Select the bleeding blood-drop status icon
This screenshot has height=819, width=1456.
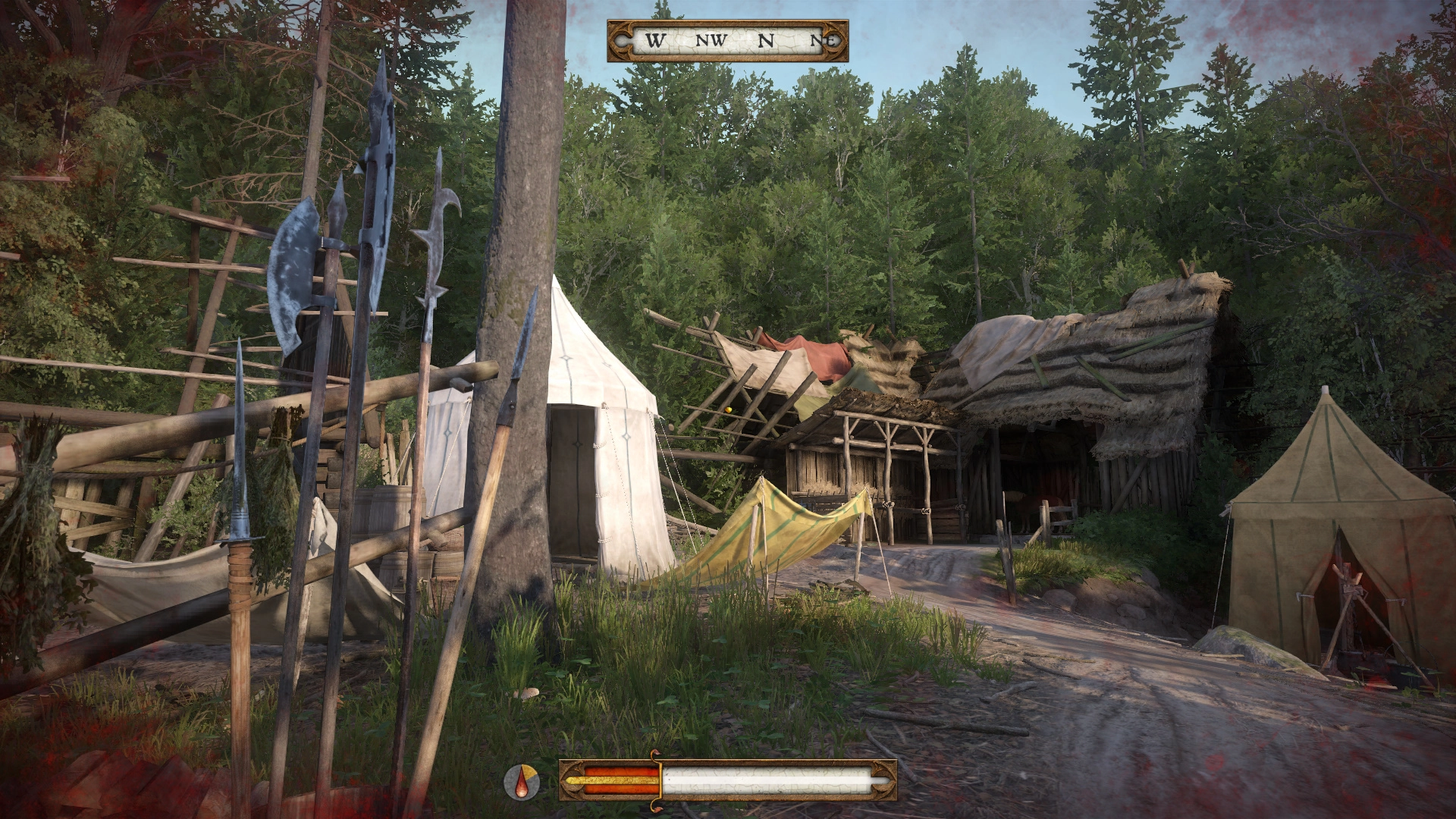point(522,781)
